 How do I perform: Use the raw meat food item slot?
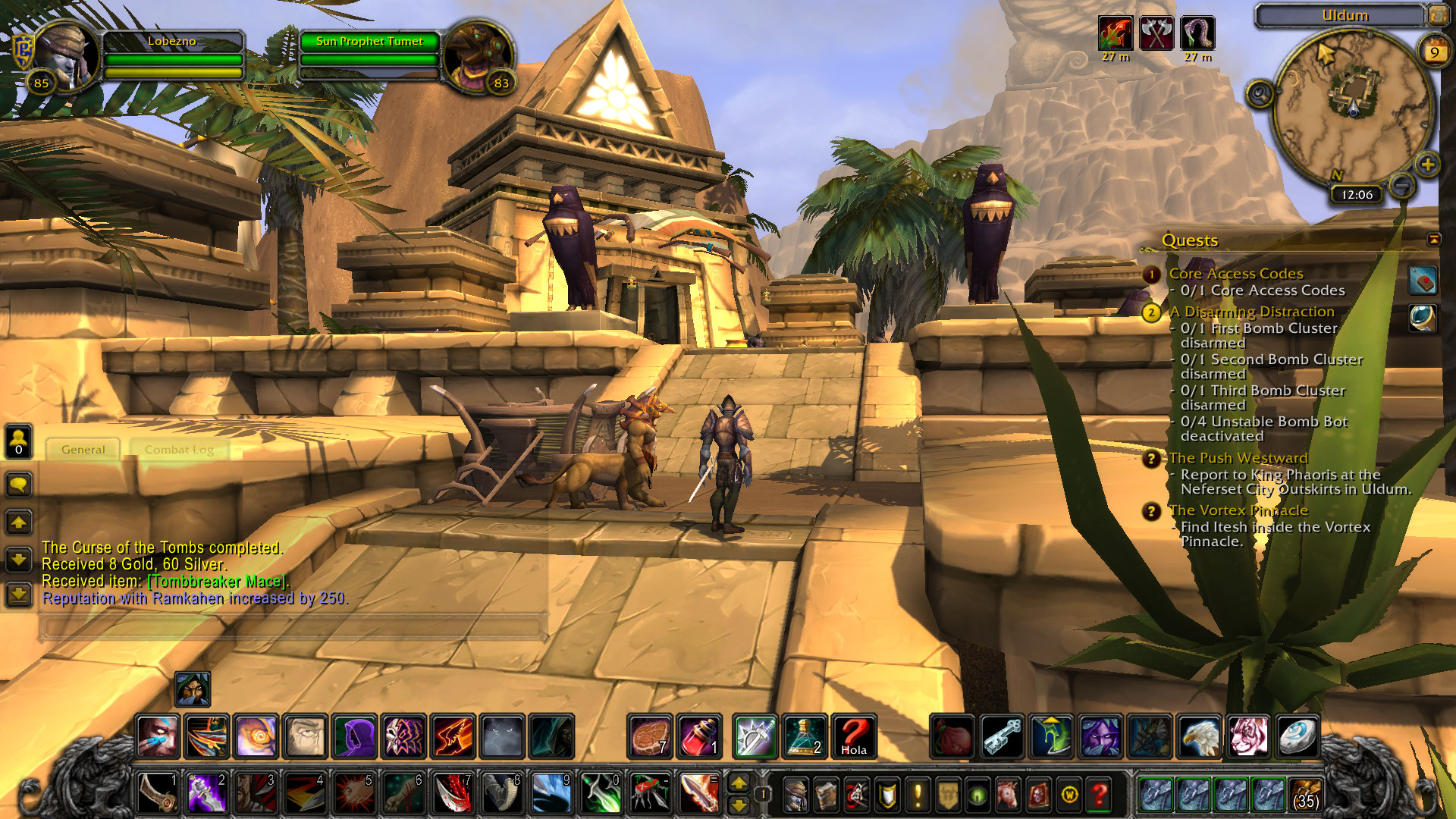tap(650, 737)
